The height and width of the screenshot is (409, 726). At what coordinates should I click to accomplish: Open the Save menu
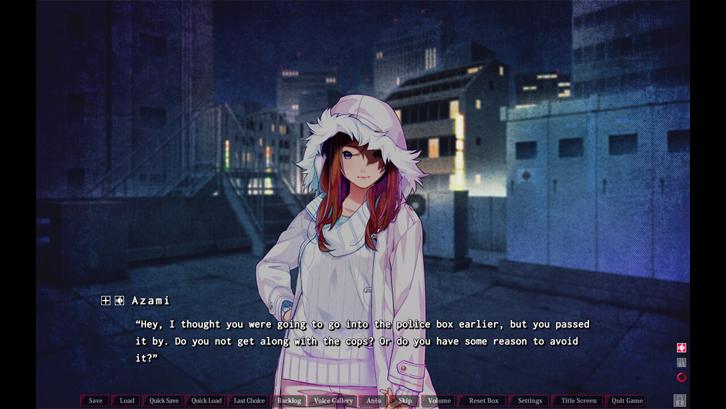pyautogui.click(x=95, y=401)
